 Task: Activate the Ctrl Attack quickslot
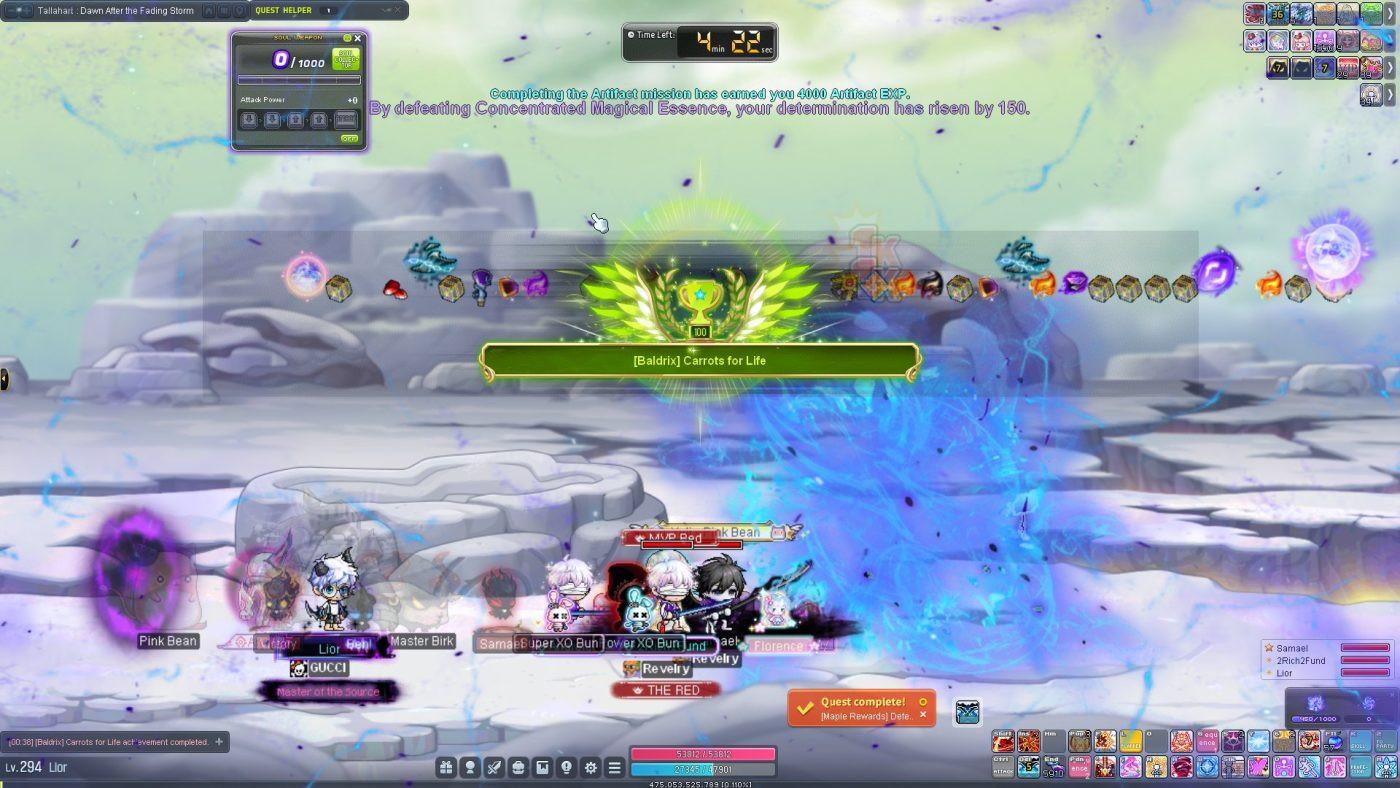pos(1003,766)
